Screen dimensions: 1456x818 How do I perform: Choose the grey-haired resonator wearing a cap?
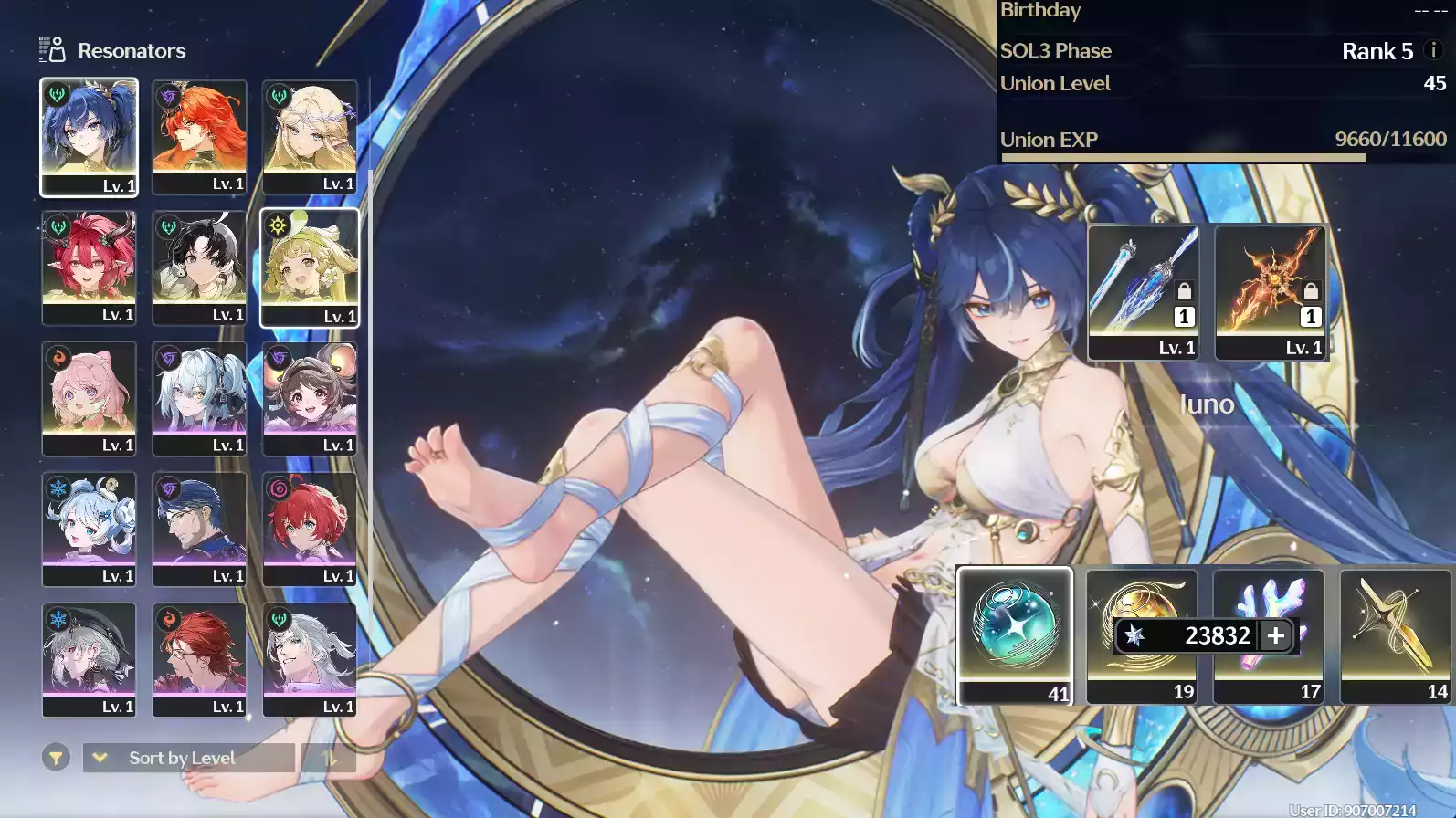click(89, 659)
